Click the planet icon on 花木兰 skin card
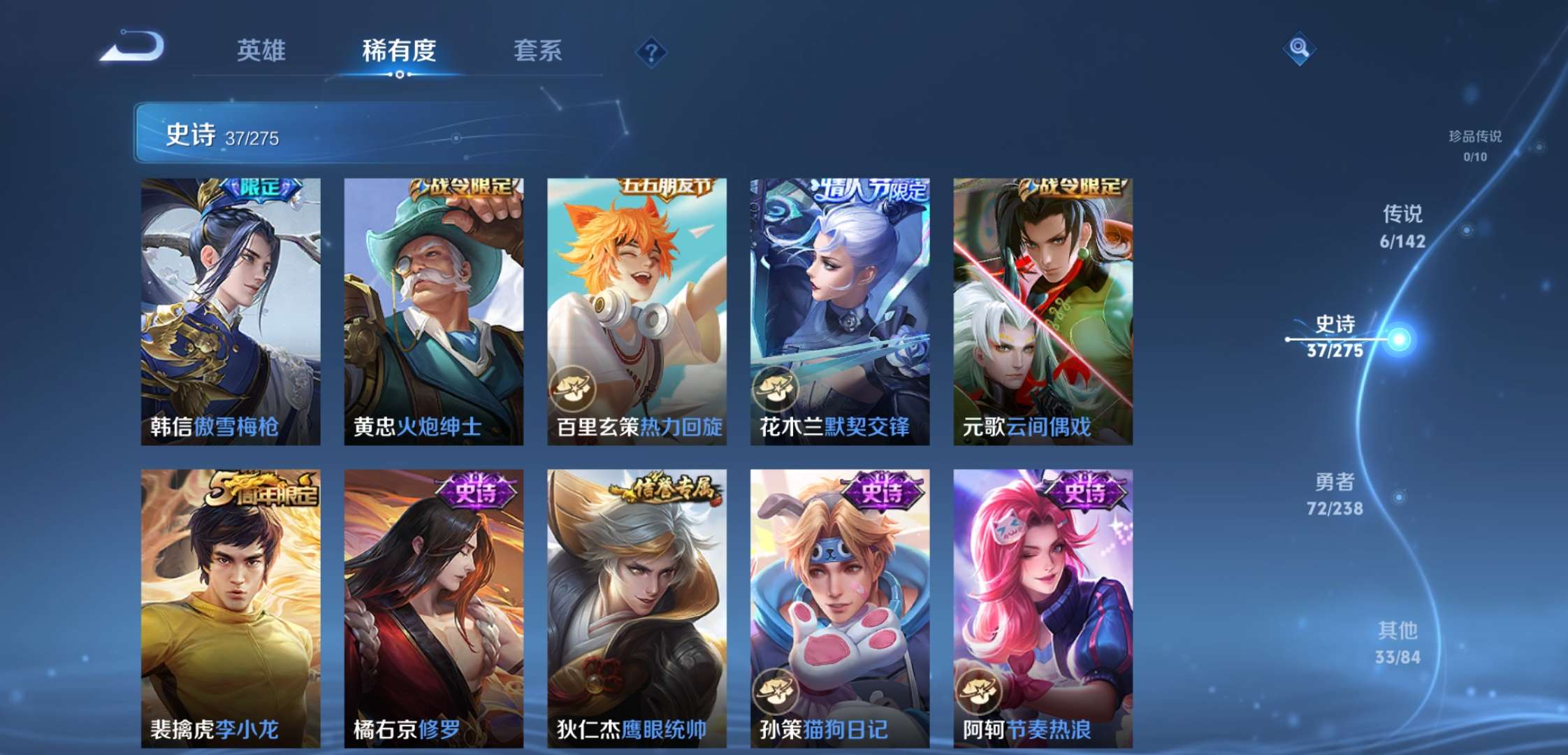 point(778,389)
